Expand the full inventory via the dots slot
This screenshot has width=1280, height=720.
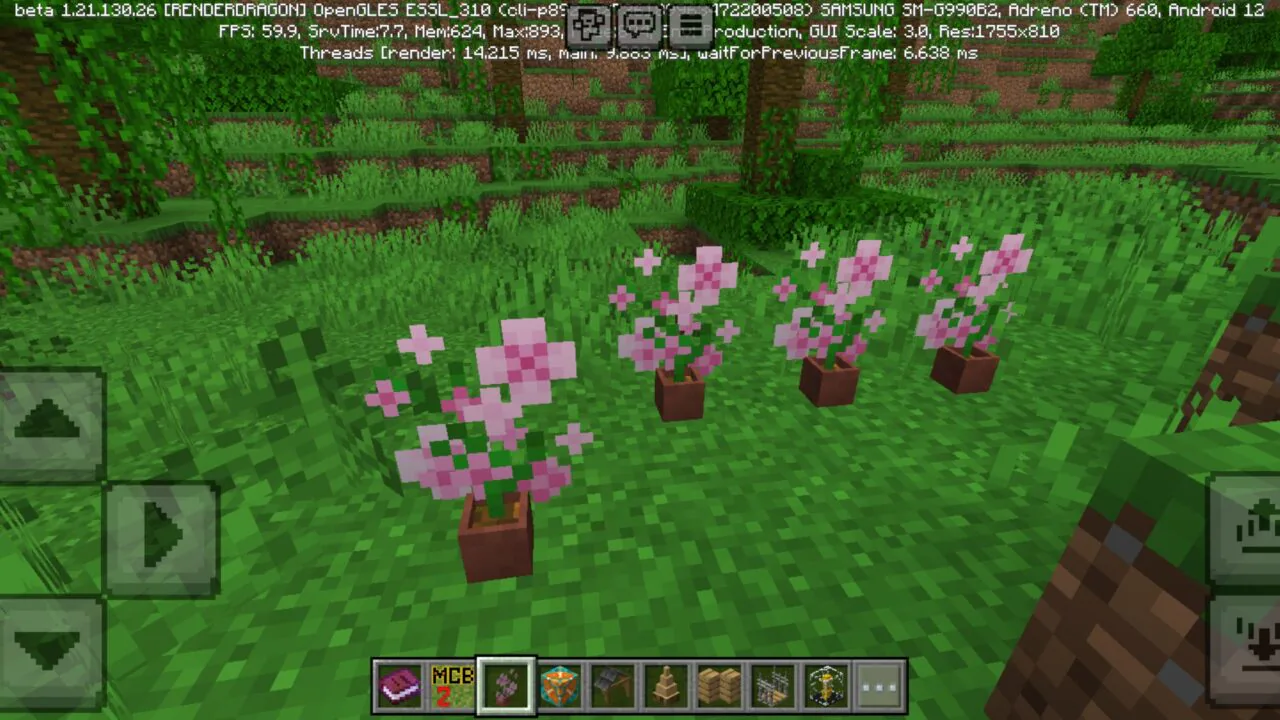coord(879,683)
